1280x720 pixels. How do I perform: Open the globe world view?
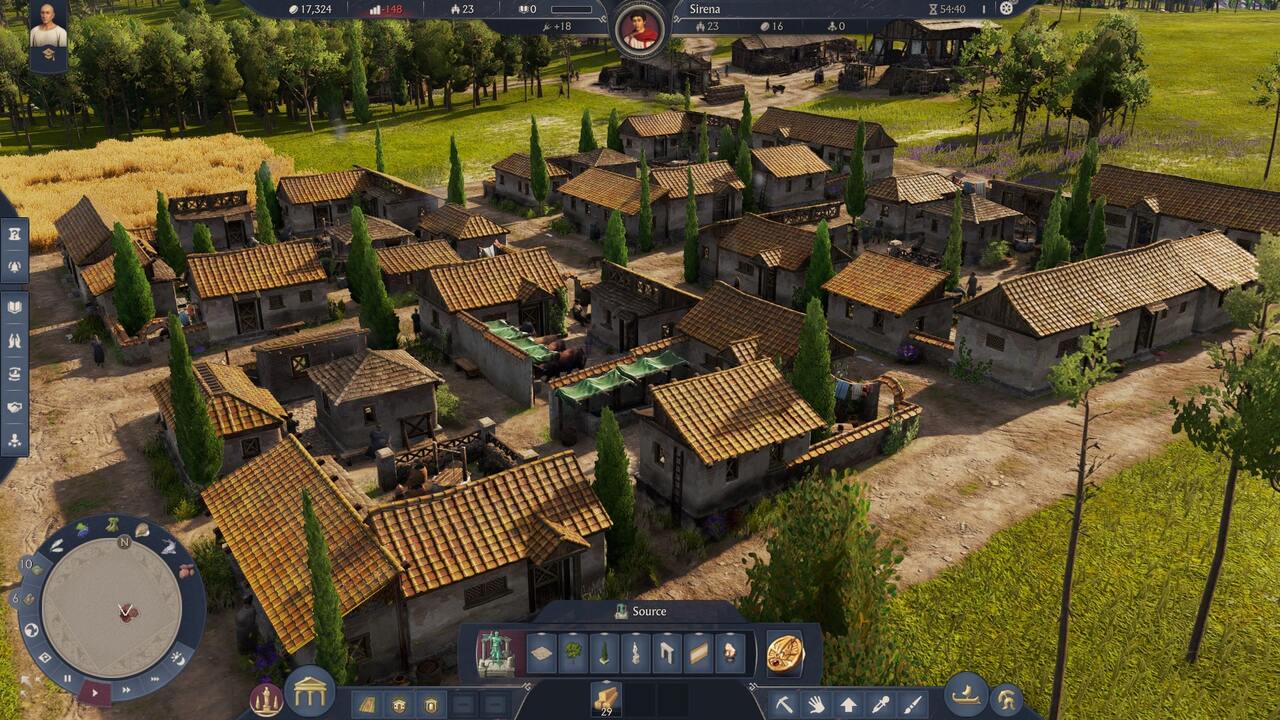tap(31, 630)
